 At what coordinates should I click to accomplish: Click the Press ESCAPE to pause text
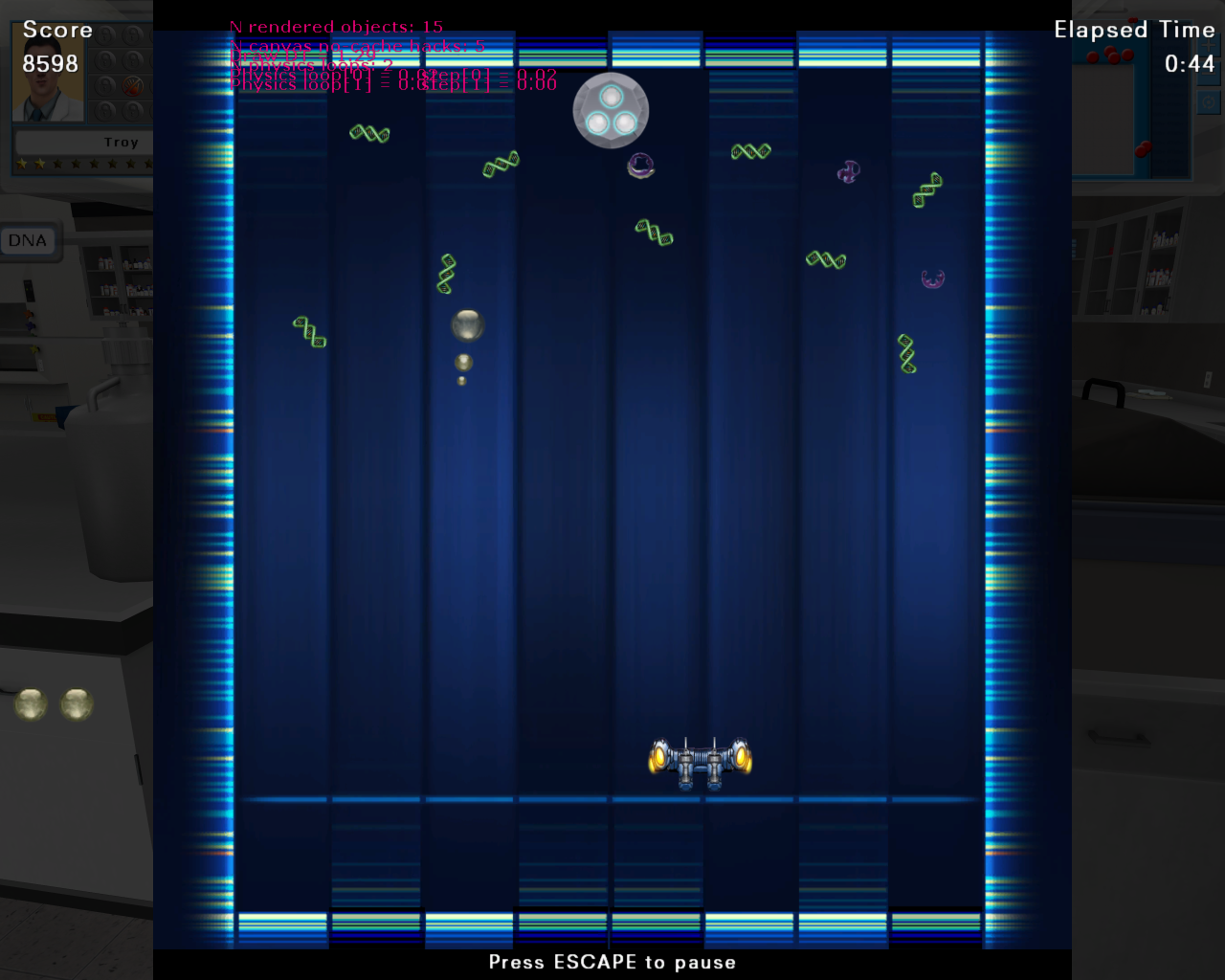[612, 962]
